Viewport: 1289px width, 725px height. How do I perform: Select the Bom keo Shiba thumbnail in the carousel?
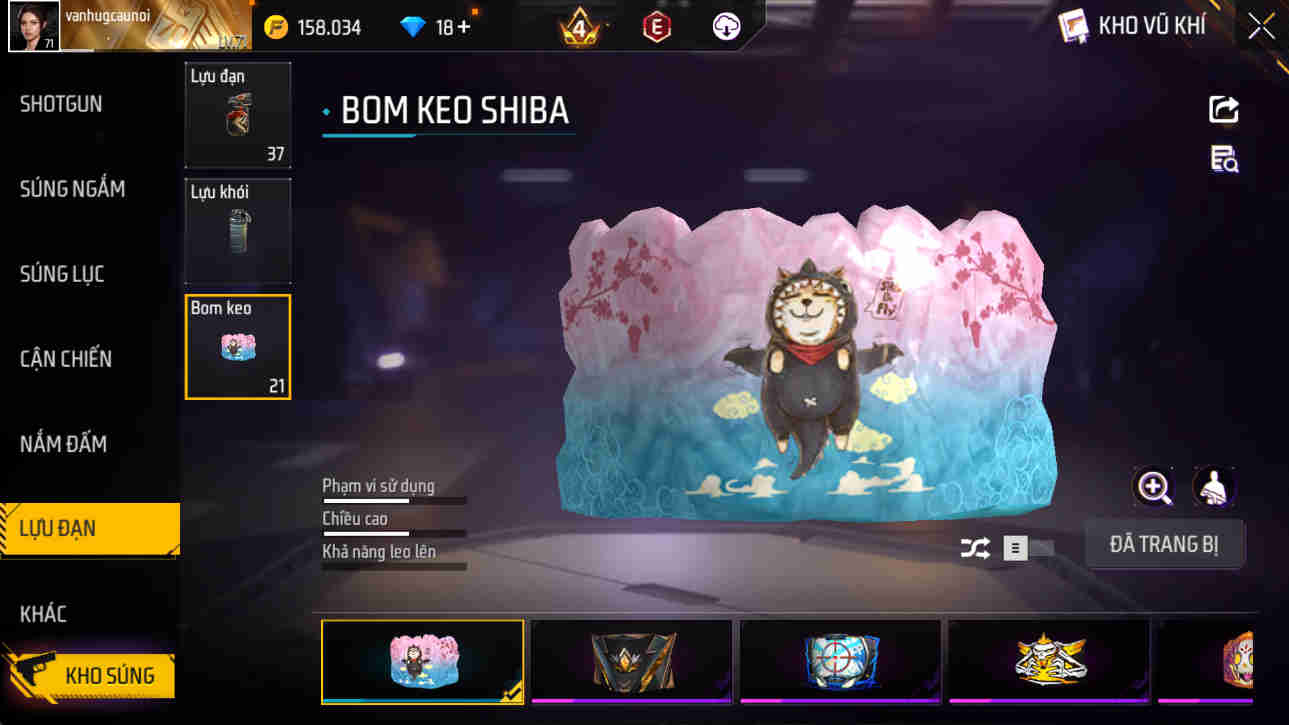click(x=422, y=661)
